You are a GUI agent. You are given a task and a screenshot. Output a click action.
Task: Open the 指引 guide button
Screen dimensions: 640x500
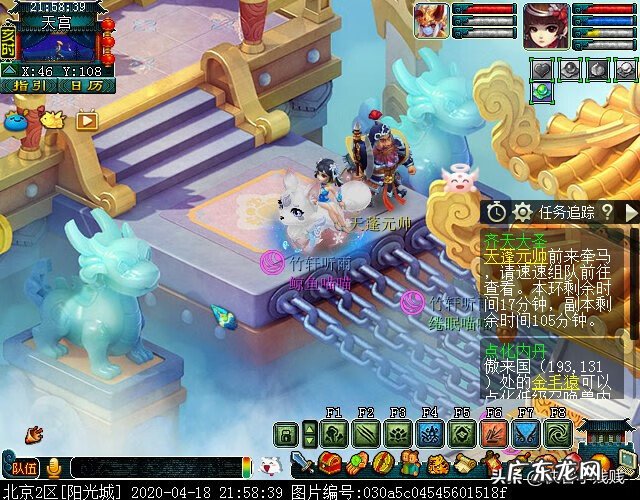(29, 87)
